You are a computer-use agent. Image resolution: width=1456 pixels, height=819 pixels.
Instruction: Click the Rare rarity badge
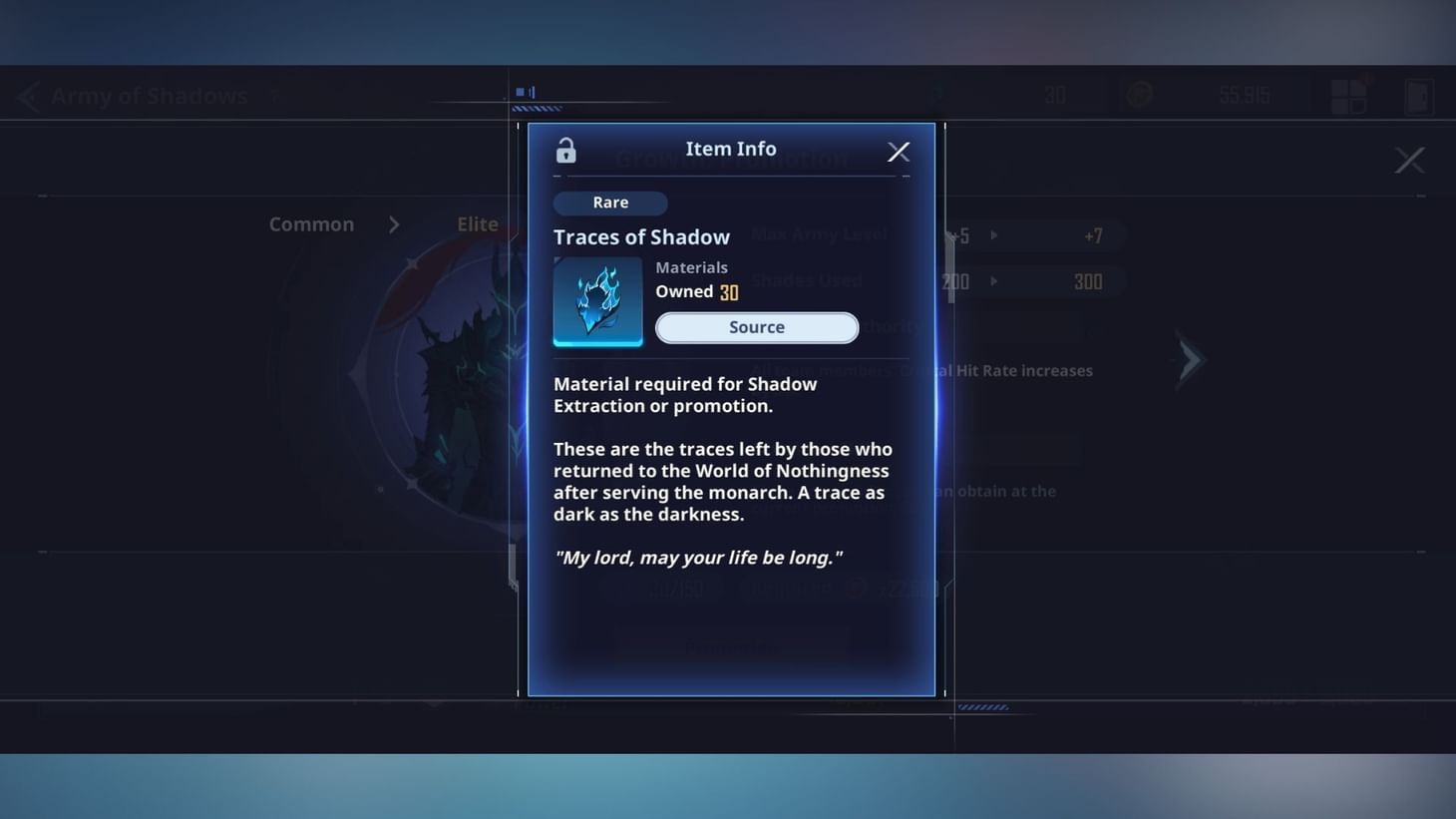click(610, 203)
